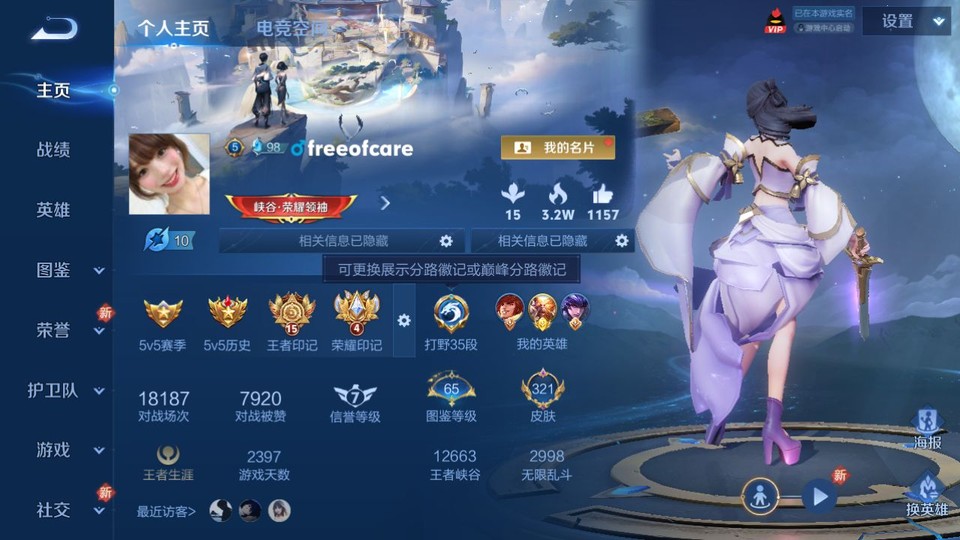Click the player avatar photo

(169, 174)
